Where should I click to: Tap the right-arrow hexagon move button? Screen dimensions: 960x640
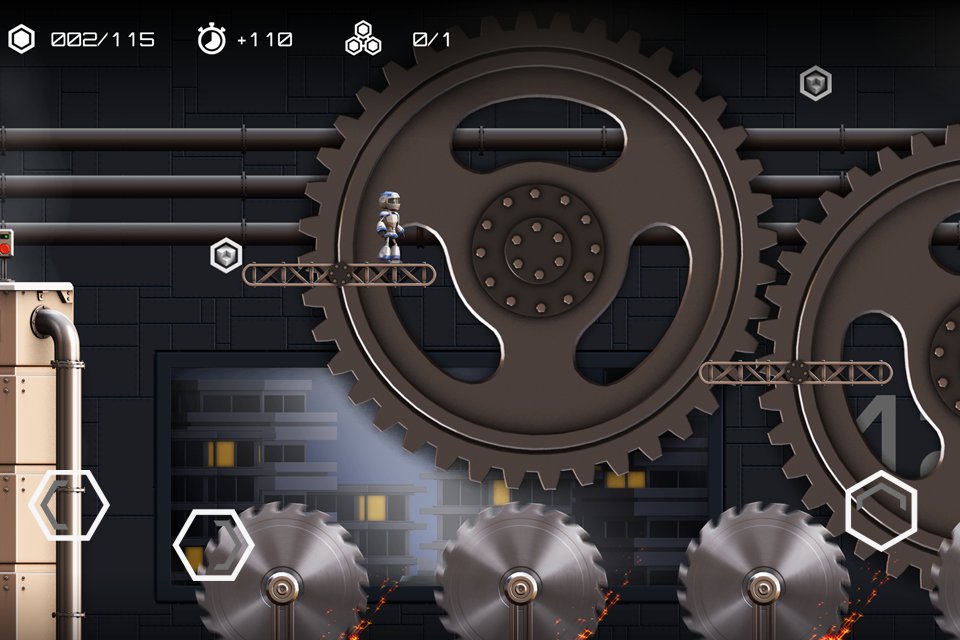coord(213,545)
